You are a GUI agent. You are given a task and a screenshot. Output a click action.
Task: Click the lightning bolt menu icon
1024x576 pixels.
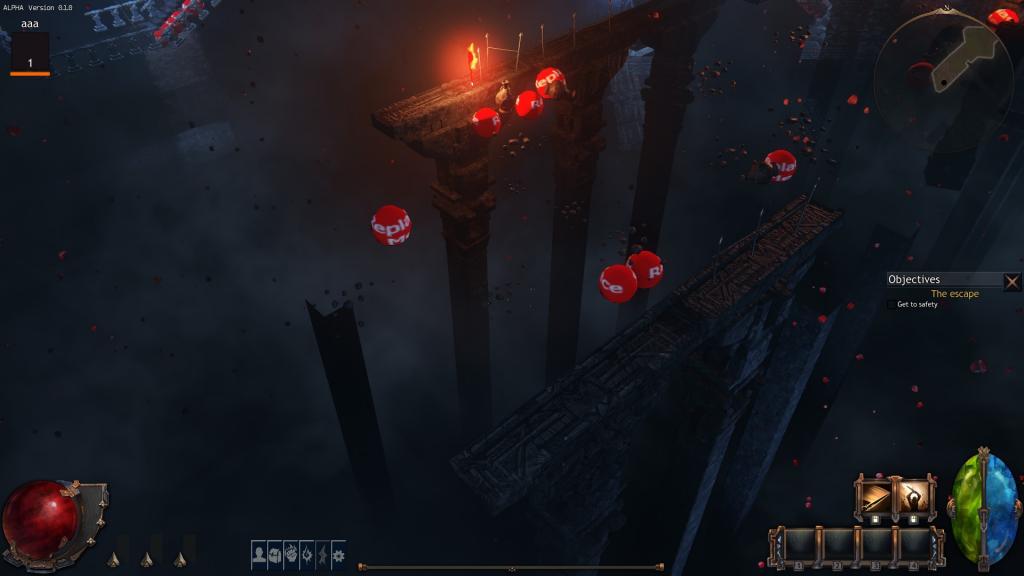tap(322, 554)
